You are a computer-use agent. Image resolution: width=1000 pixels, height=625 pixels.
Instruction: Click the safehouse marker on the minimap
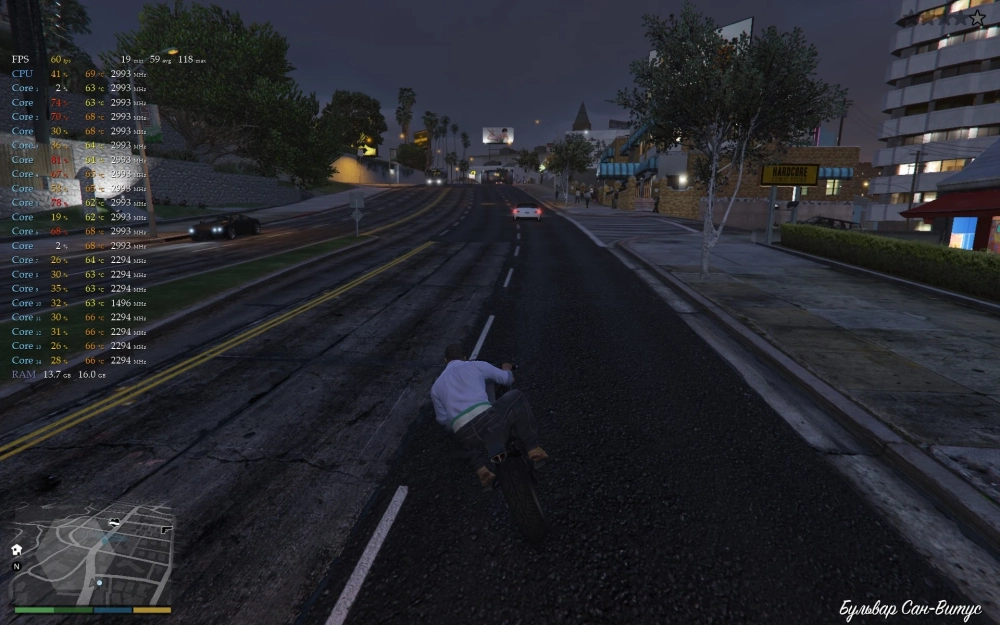click(17, 549)
